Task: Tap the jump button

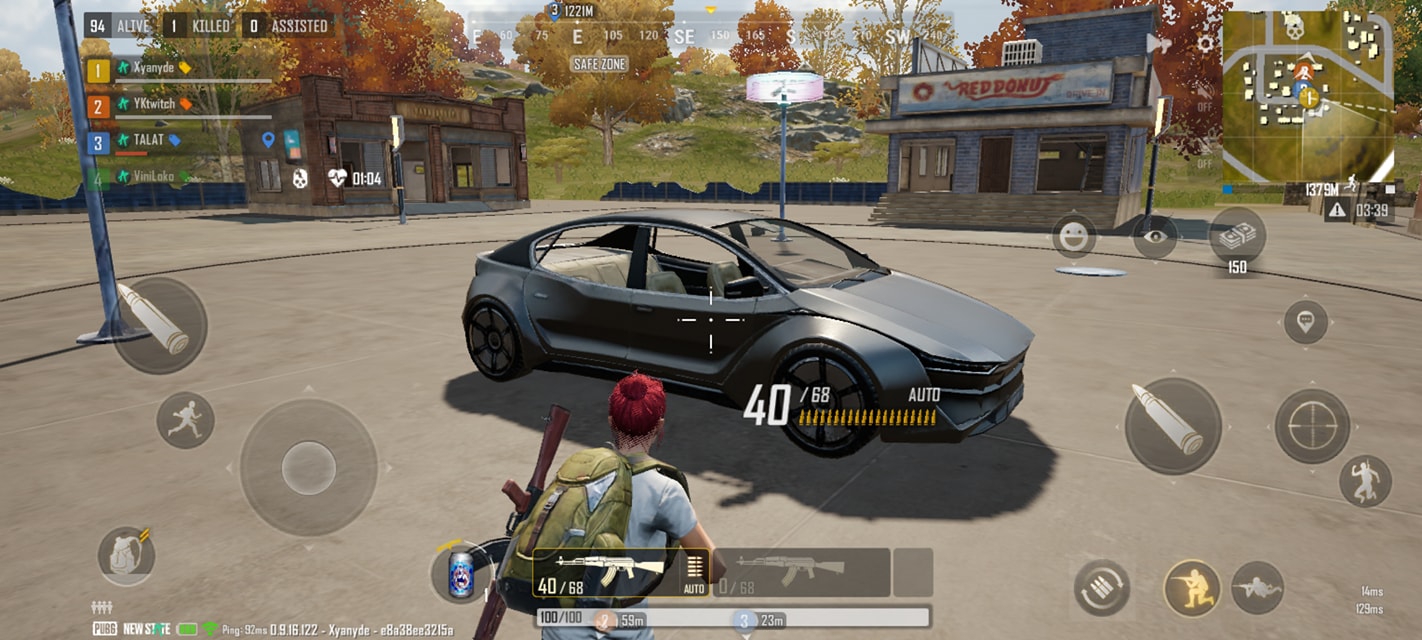Action: (1365, 481)
